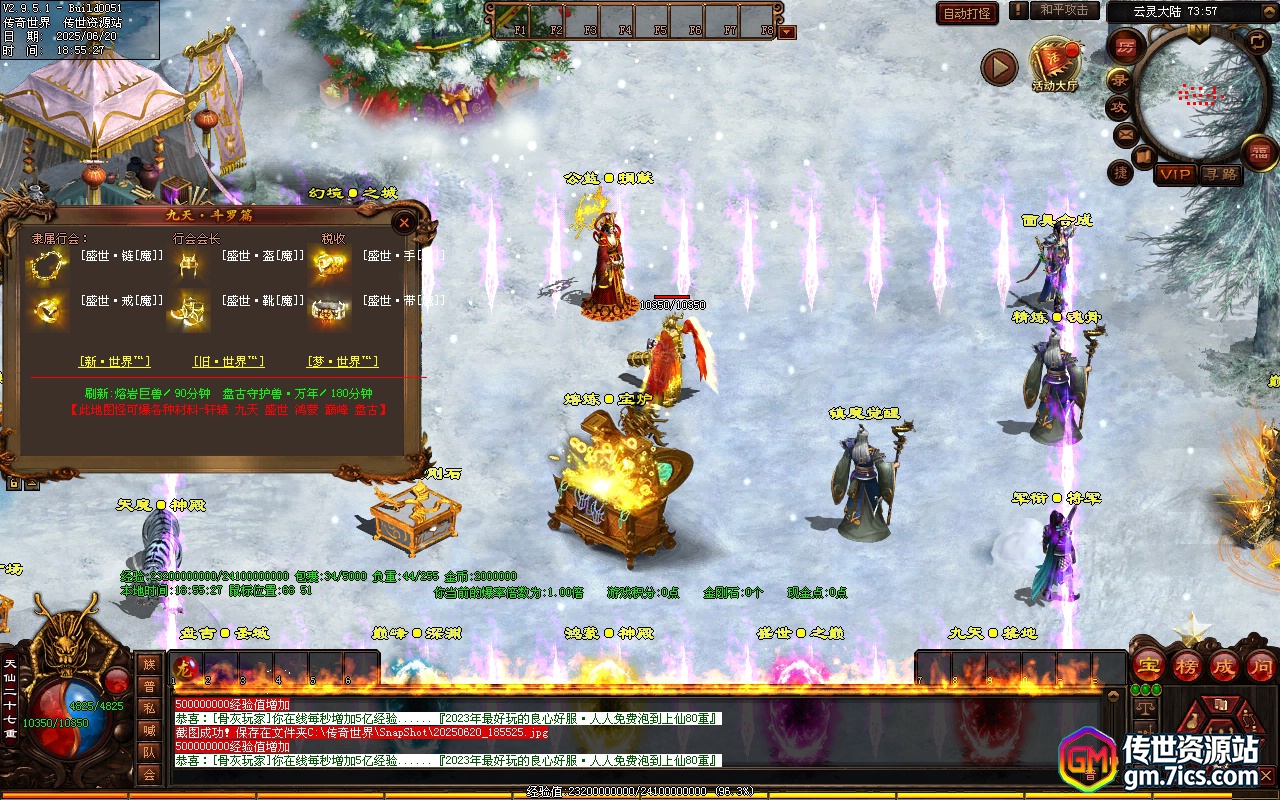Open the 宝 treasure shop button

tap(1148, 666)
